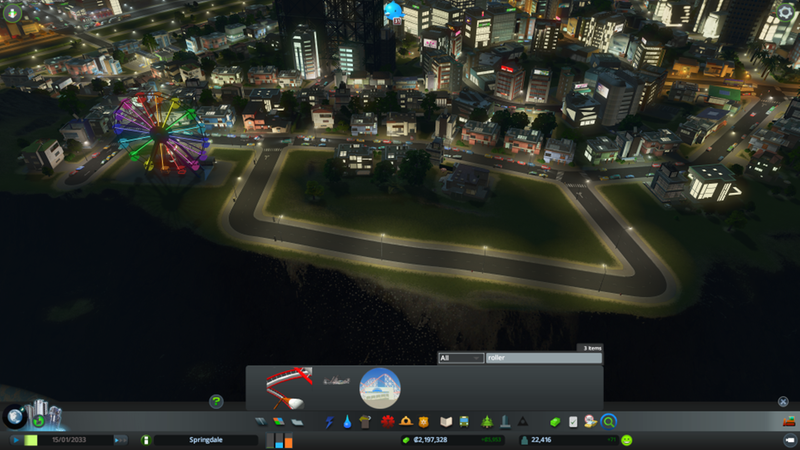Image resolution: width=800 pixels, height=450 pixels.
Task: Open the green question mark help button
Action: point(215,401)
